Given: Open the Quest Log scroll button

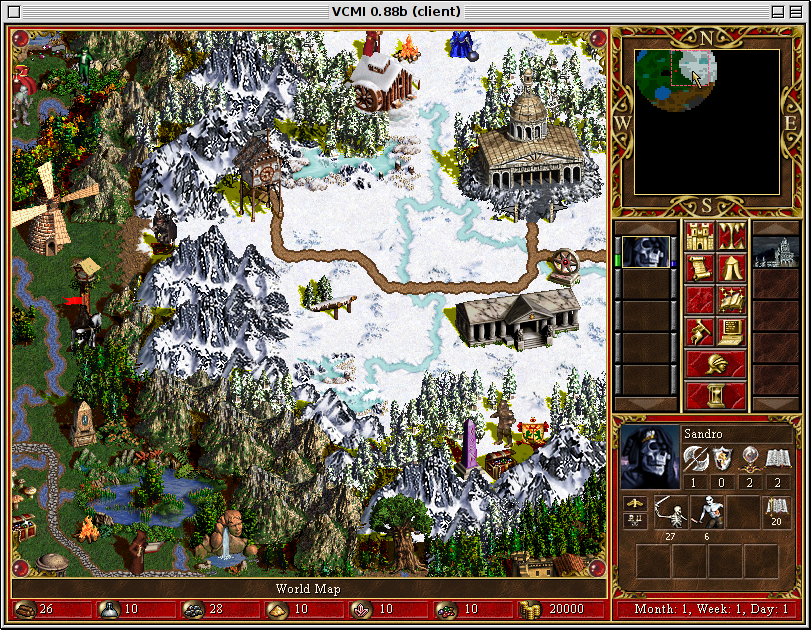Looking at the screenshot, I should 698,268.
